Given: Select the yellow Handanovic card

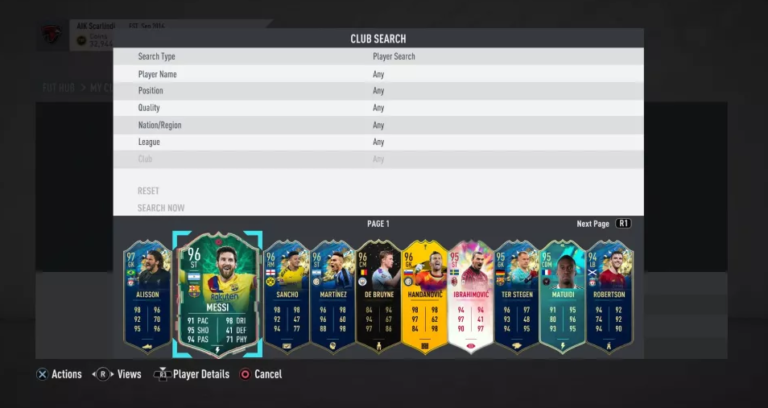Looking at the screenshot, I should tap(424, 296).
